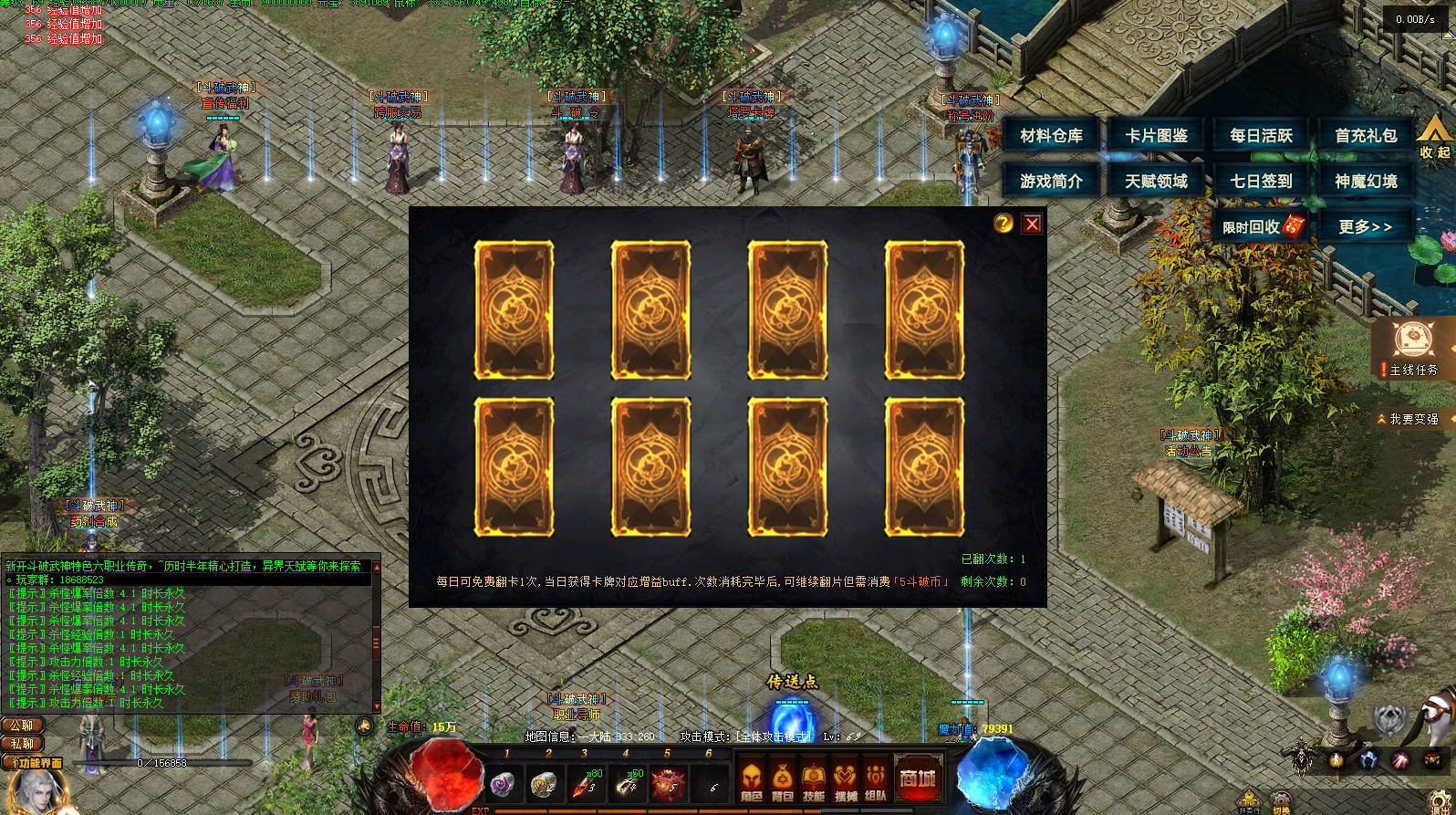The width and height of the screenshot is (1456, 815).
Task: Enter the 天赋领域 talent domain menu
Action: (x=1156, y=182)
